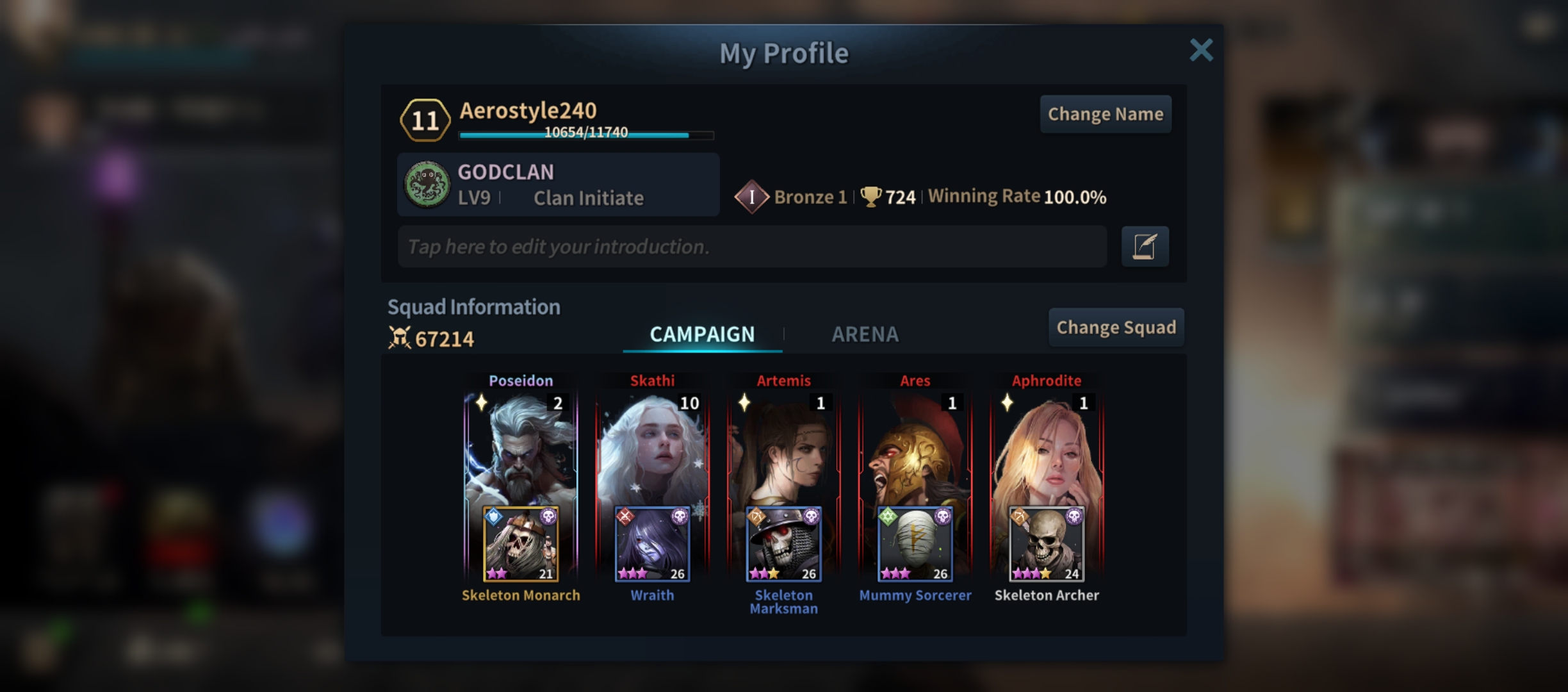Click the edit introduction quill icon
Screen dimensions: 1568x692
(x=1145, y=247)
